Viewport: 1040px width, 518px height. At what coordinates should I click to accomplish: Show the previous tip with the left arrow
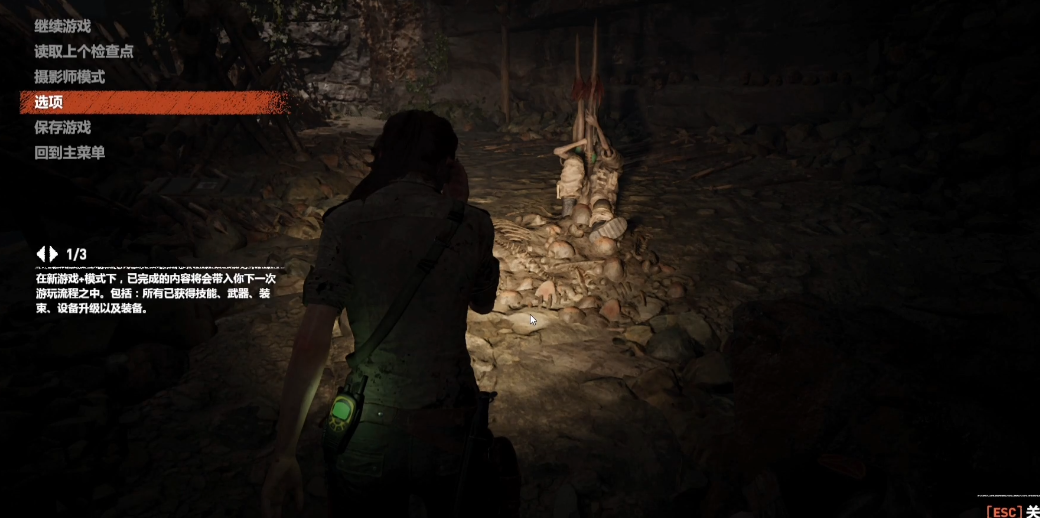[41, 254]
